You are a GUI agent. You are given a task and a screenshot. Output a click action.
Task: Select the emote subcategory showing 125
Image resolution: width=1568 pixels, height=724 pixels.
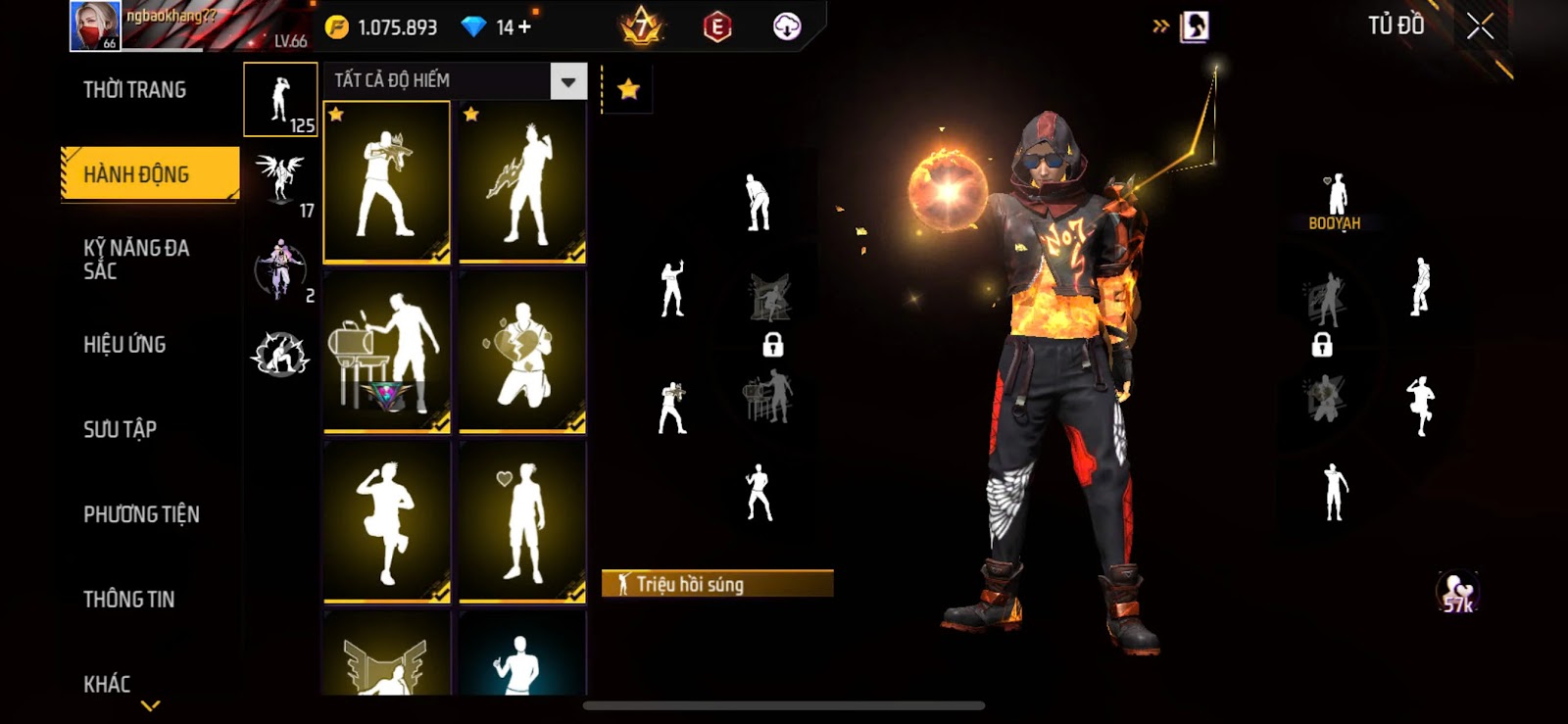coord(280,100)
